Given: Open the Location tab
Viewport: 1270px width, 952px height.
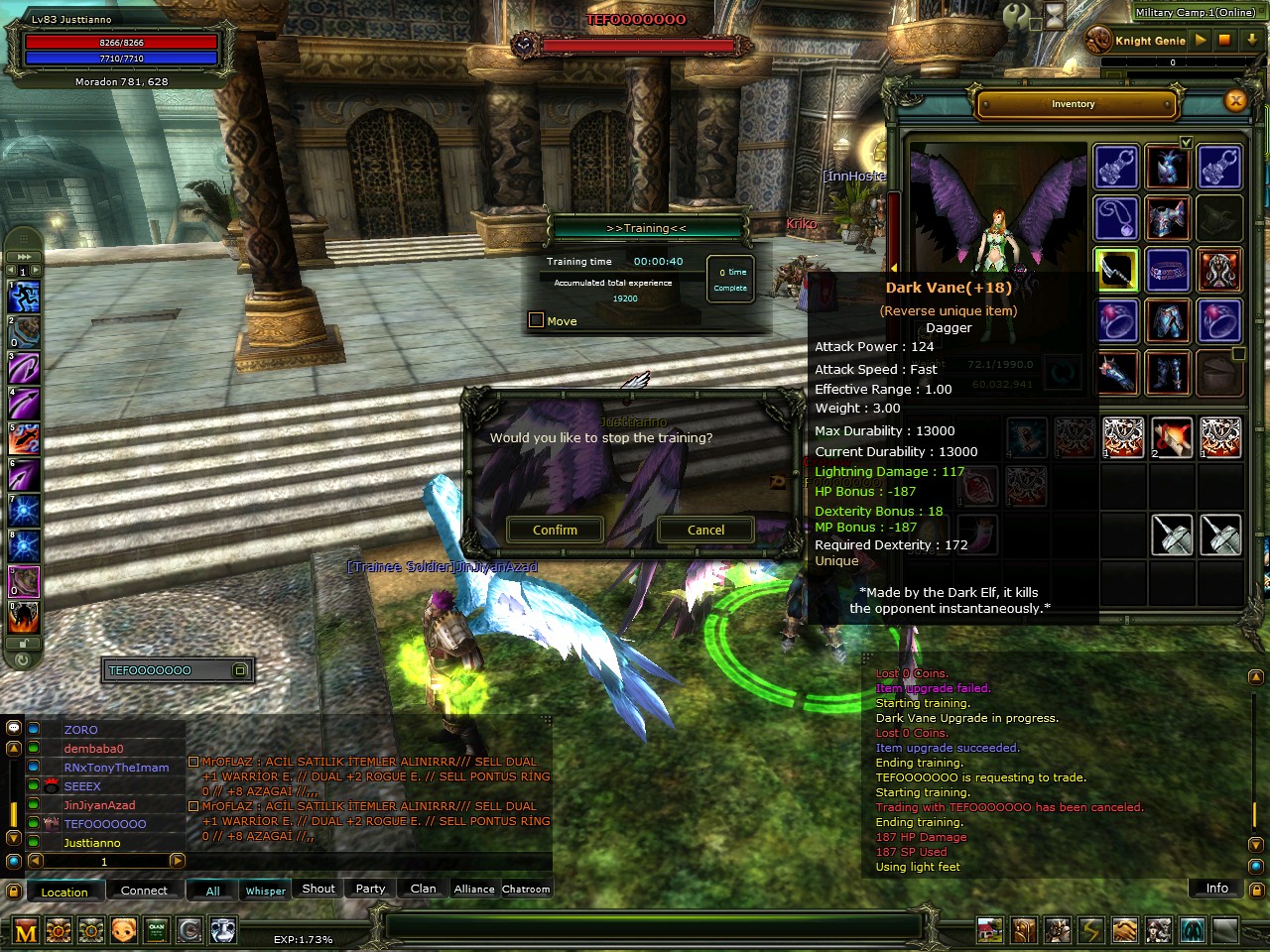Looking at the screenshot, I should pos(64,892).
